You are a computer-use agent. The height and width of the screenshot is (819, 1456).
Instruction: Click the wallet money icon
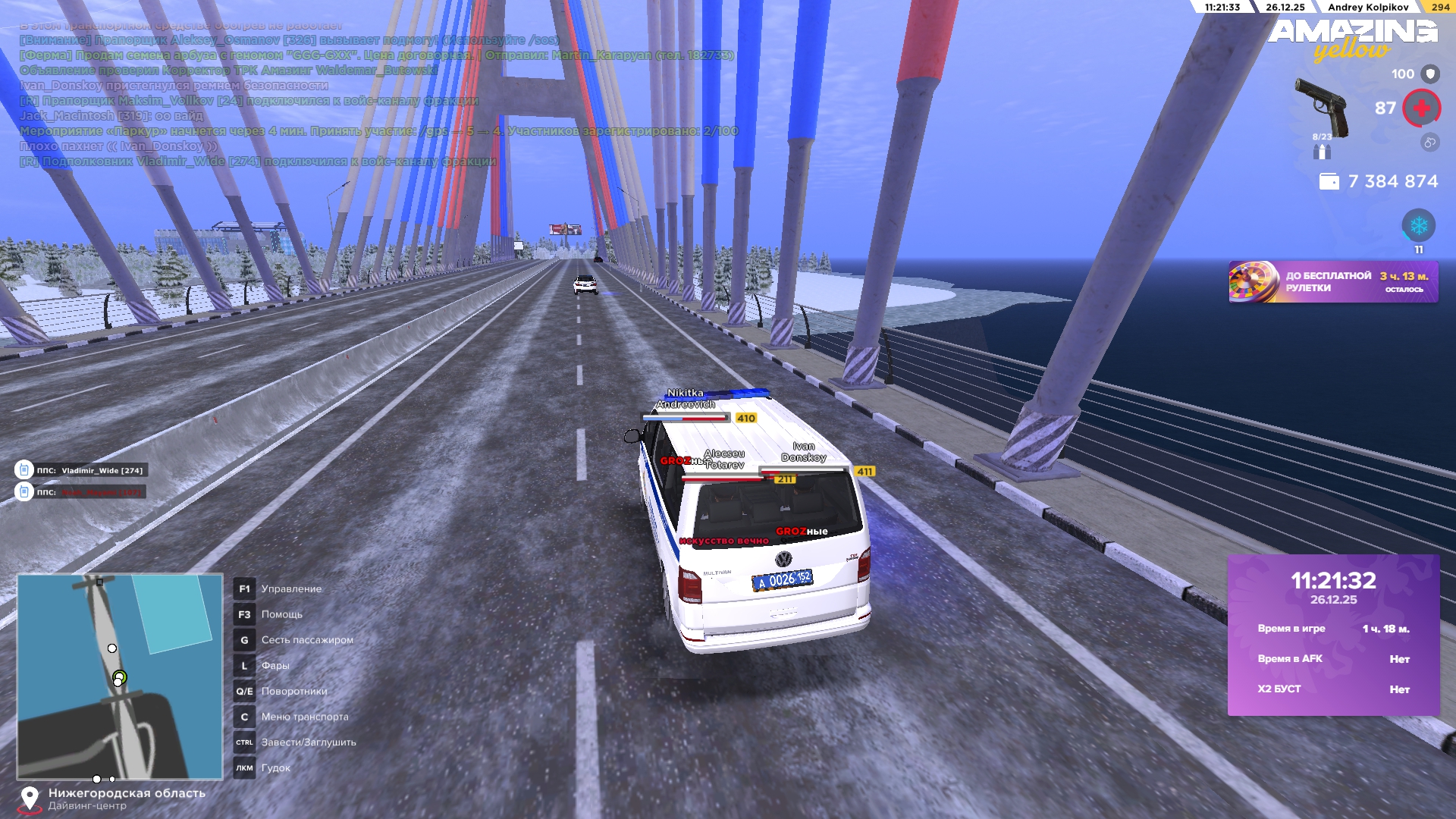[1329, 182]
